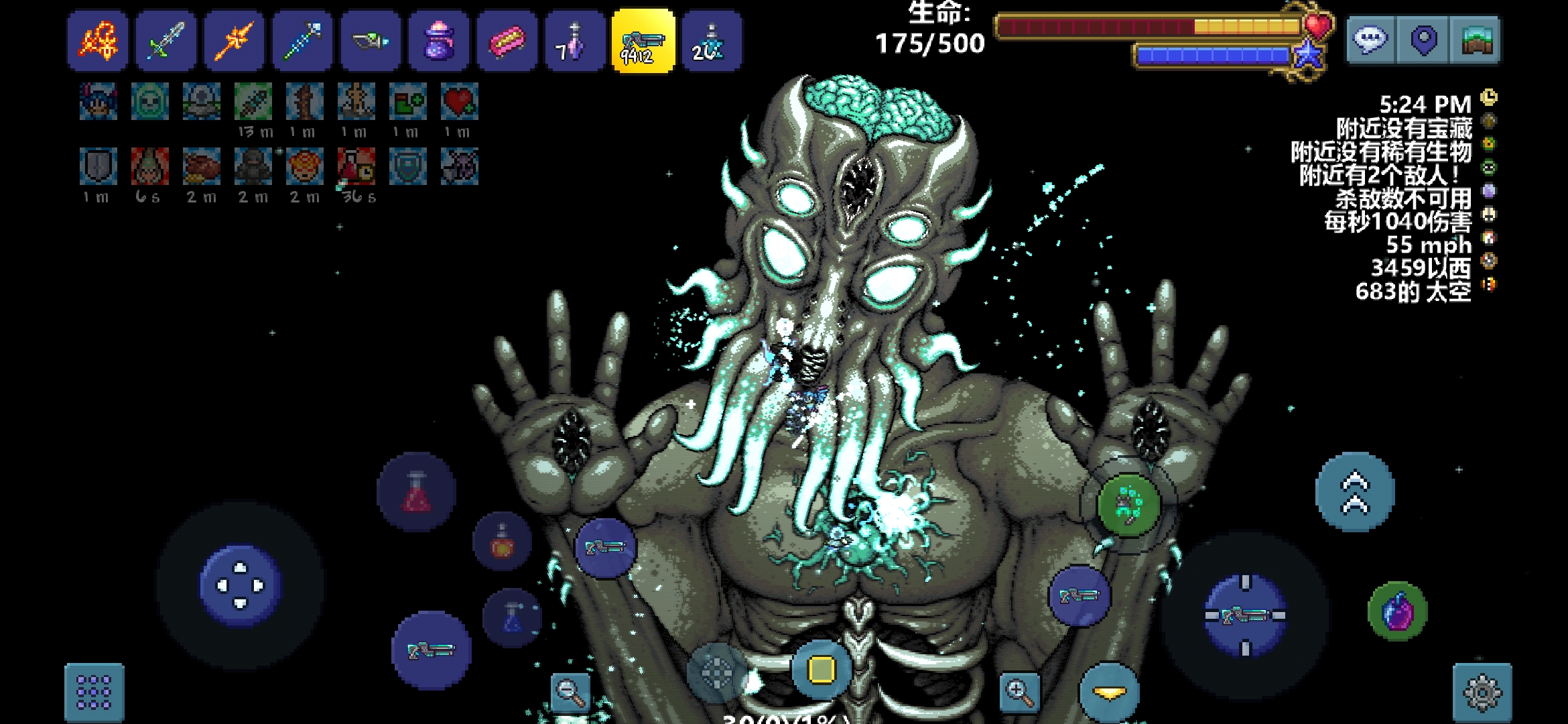Select the fiery Solar Eruption hotbar slot
Viewport: 1568px width, 724px height.
[98, 41]
